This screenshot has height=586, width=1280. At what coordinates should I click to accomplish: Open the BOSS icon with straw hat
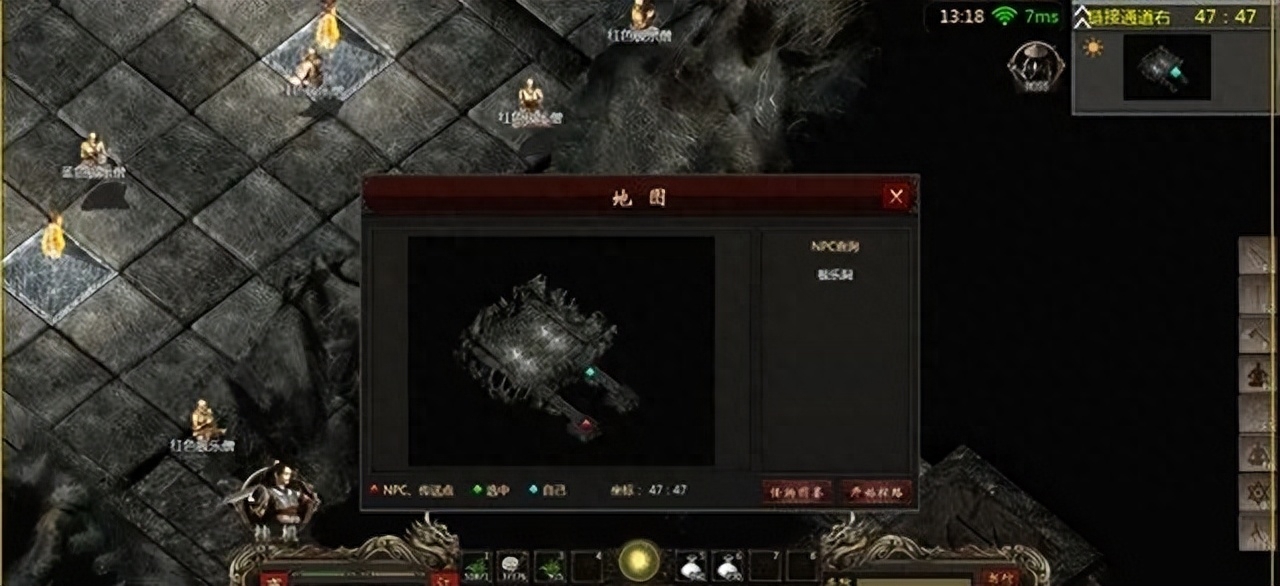(x=1035, y=62)
